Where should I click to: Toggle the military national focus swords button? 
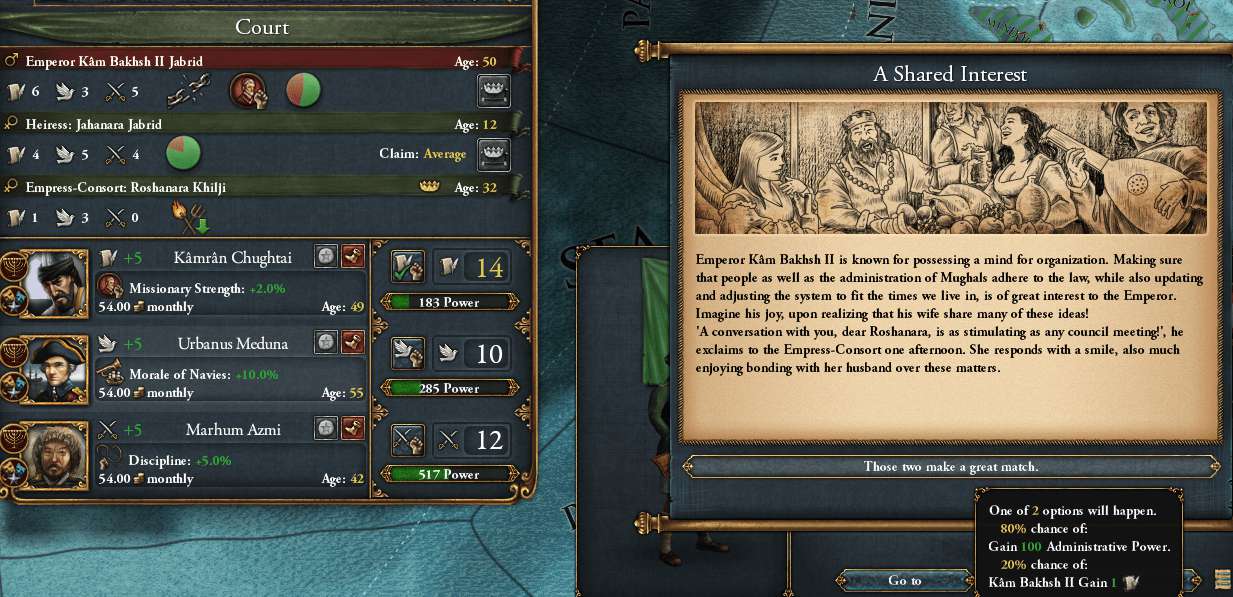tap(408, 439)
